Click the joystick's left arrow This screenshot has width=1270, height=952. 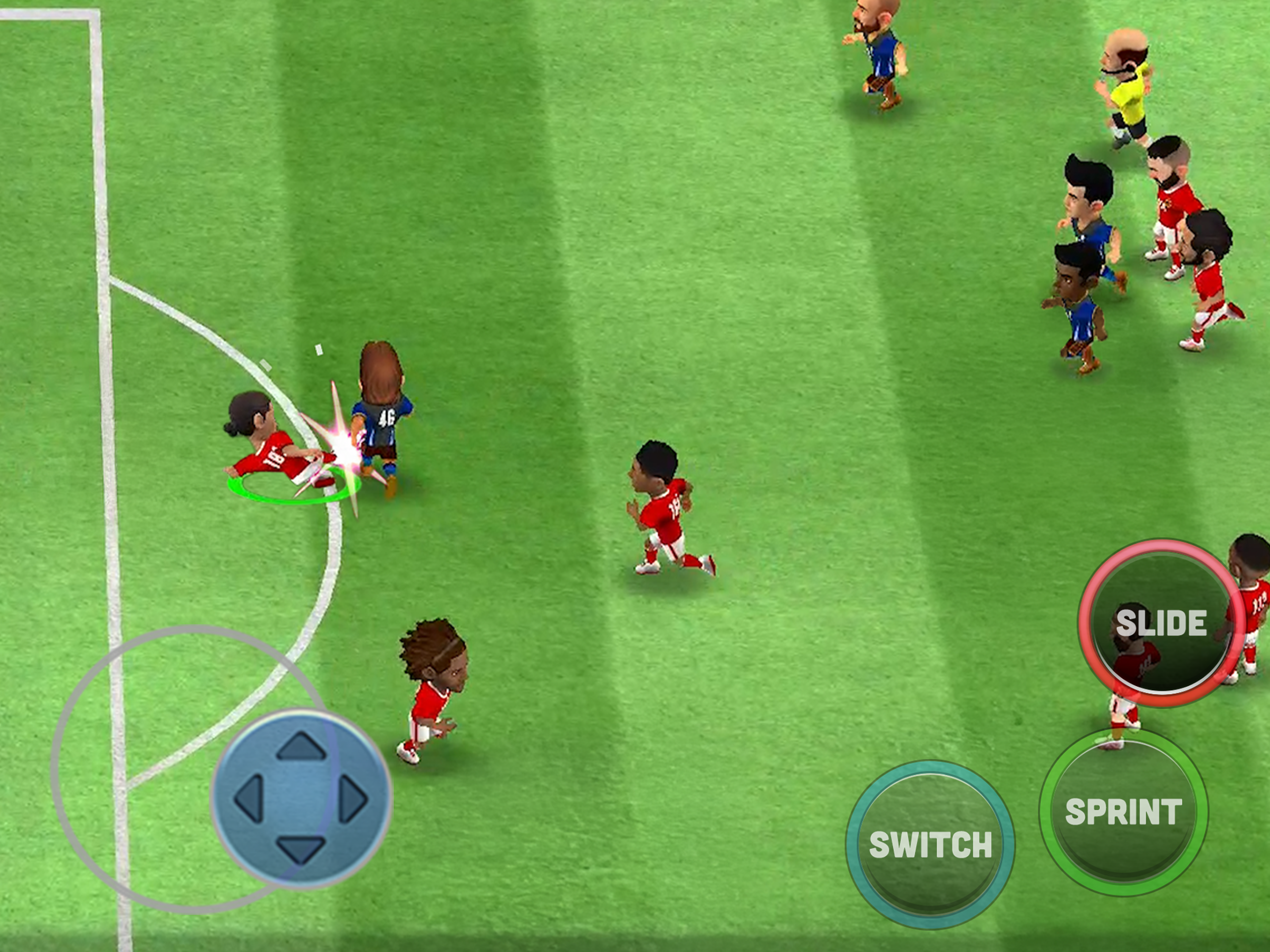tap(249, 799)
